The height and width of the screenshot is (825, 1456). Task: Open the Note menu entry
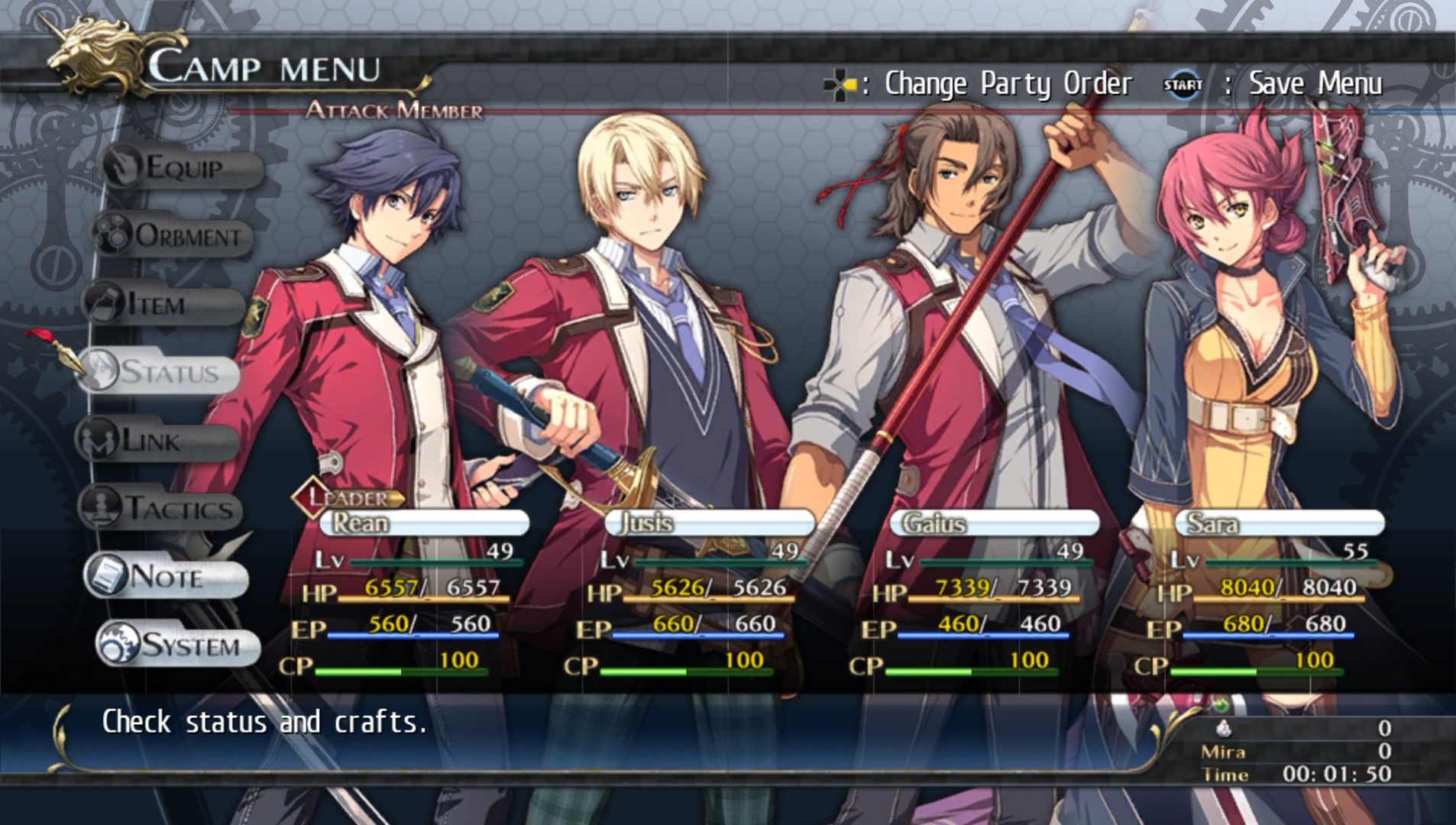(x=167, y=577)
